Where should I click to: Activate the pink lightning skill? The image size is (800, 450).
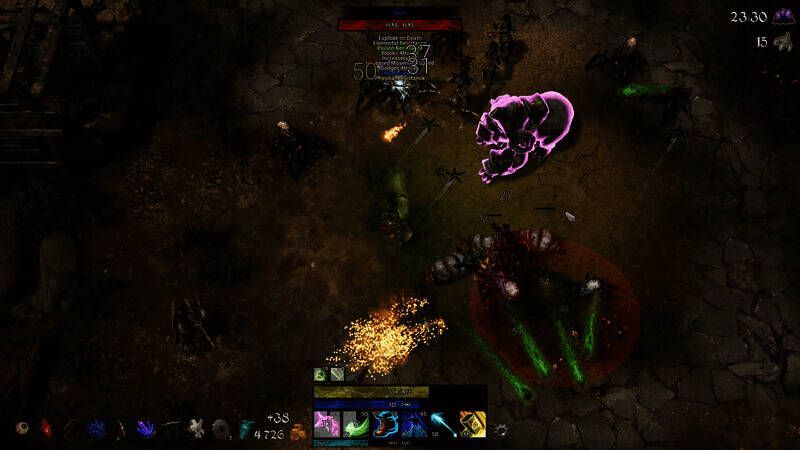pyautogui.click(x=327, y=424)
